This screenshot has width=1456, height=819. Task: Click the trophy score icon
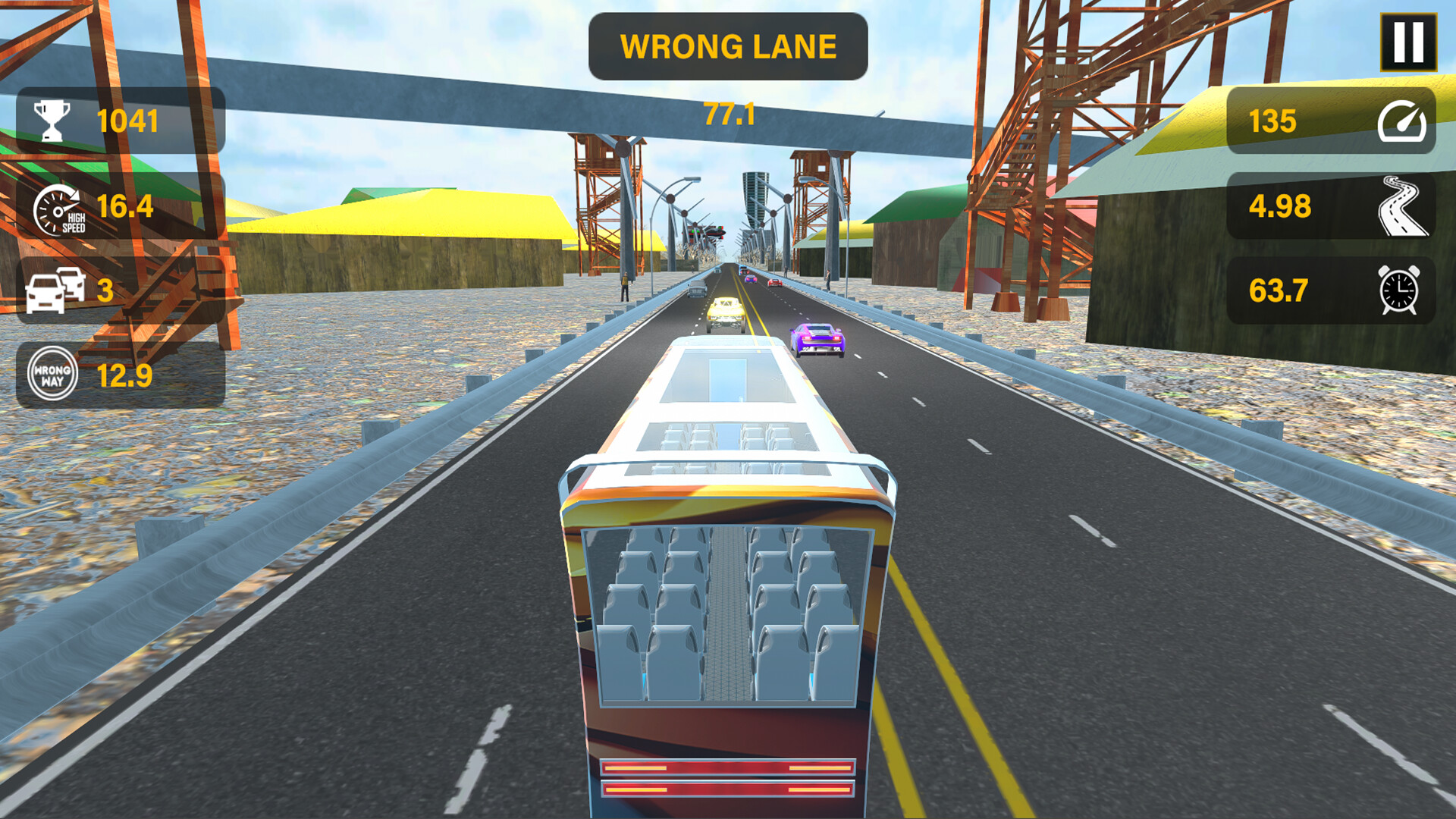[x=52, y=118]
